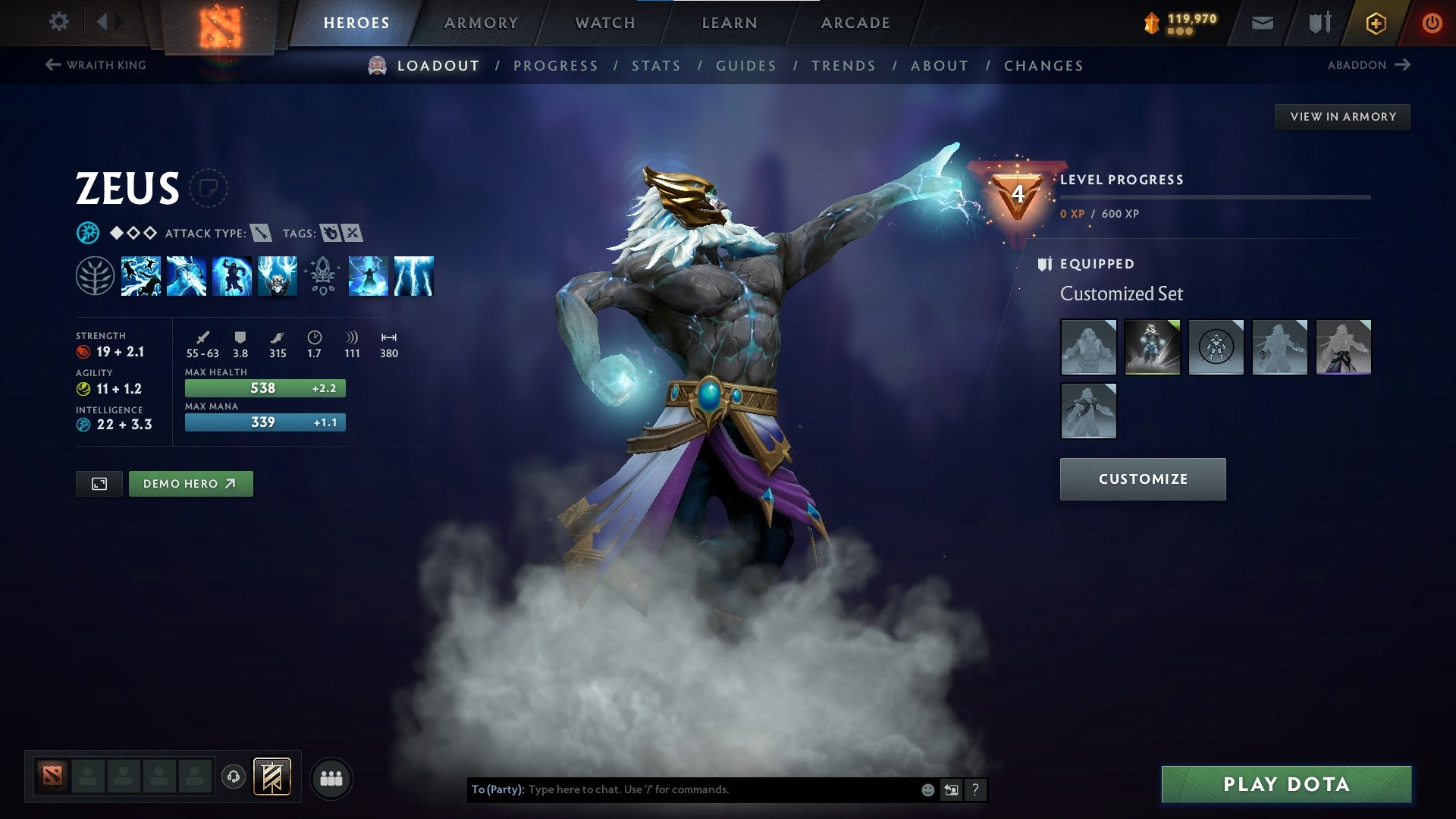Click the VIEW IN ARMORY link

point(1342,116)
